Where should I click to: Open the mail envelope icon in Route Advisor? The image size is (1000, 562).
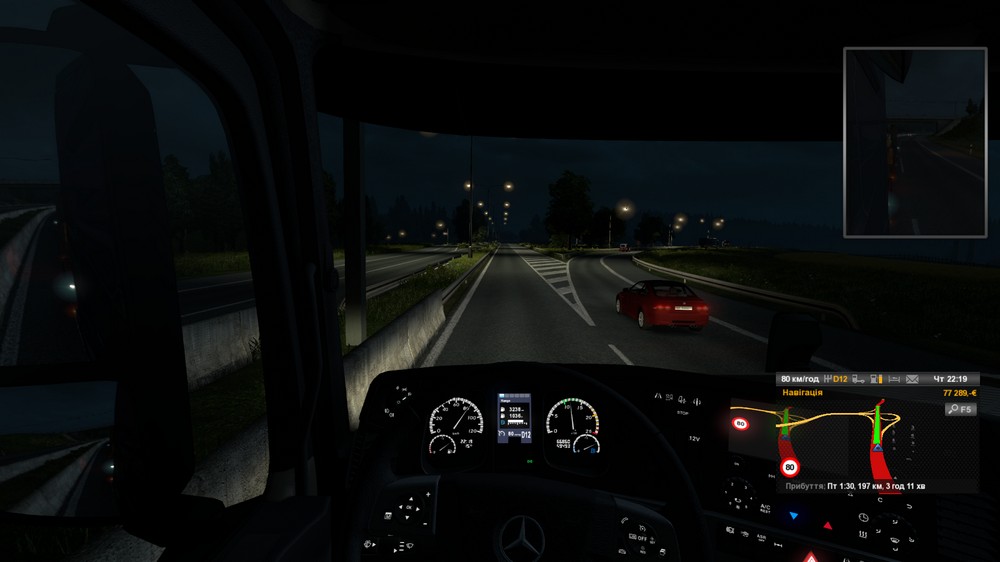pos(912,379)
